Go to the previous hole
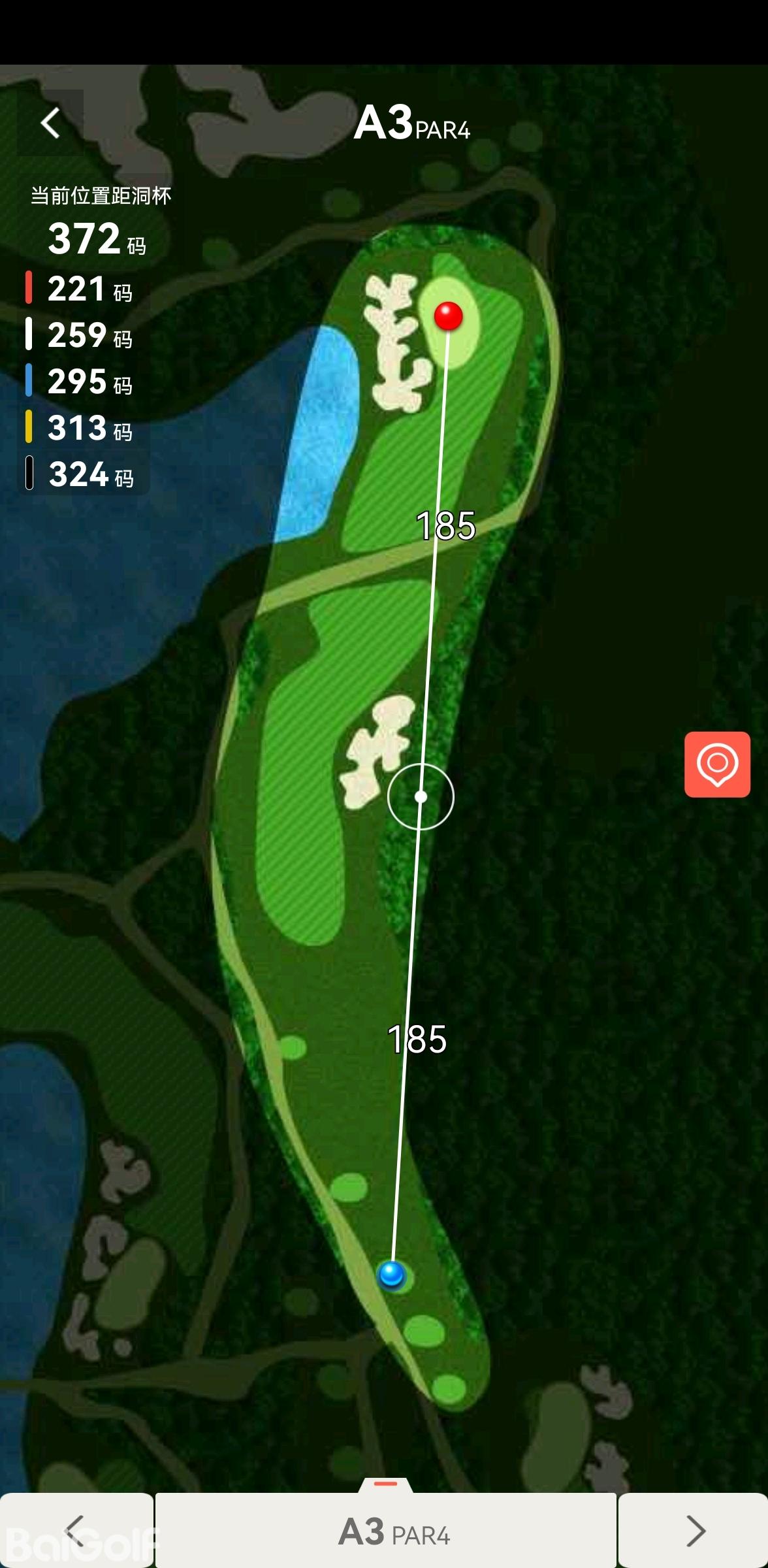768x1568 pixels. click(76, 1530)
